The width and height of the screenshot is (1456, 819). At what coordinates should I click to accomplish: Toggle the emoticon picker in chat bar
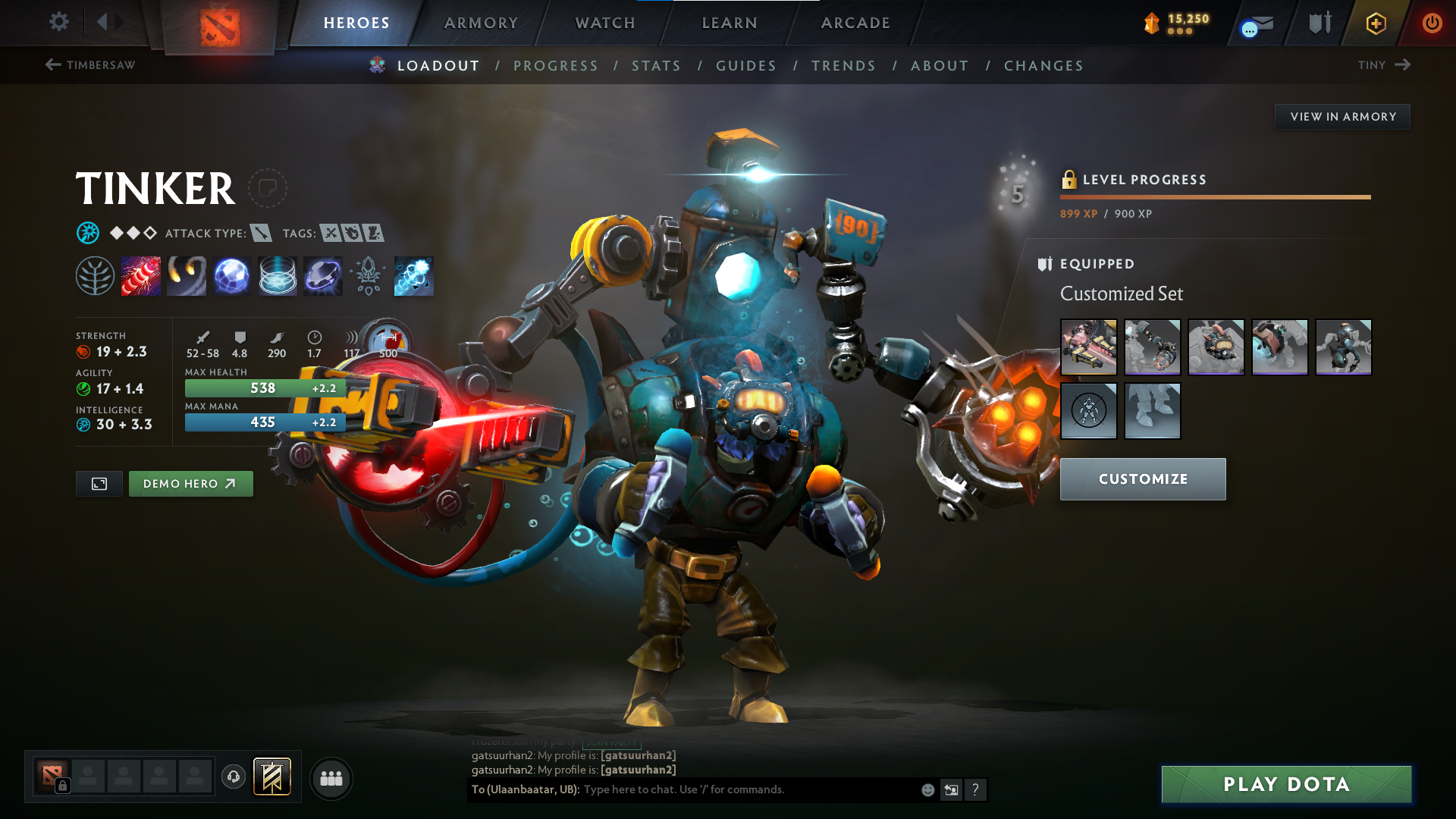click(927, 789)
